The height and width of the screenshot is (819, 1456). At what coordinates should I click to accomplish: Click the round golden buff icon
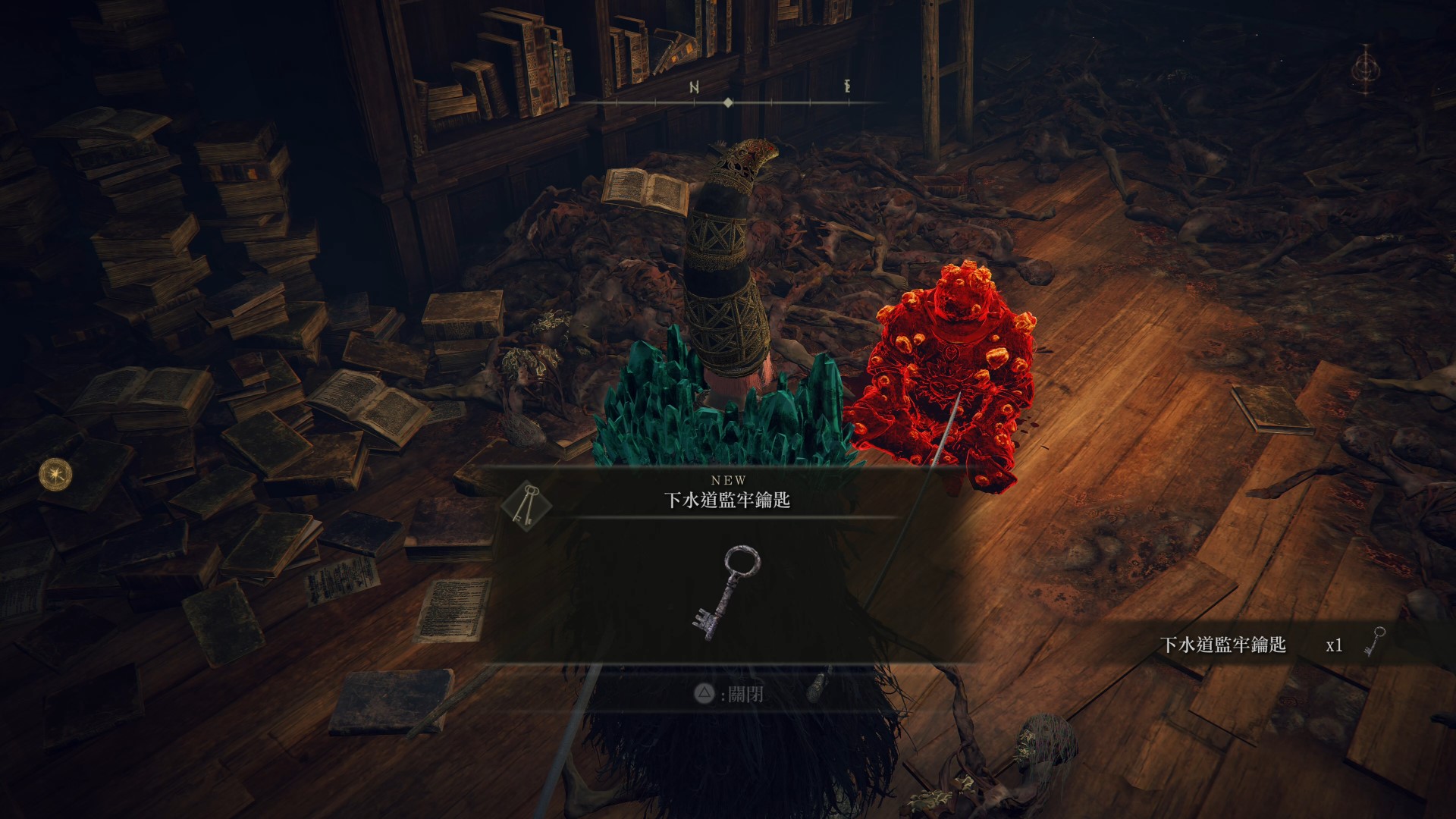[55, 473]
